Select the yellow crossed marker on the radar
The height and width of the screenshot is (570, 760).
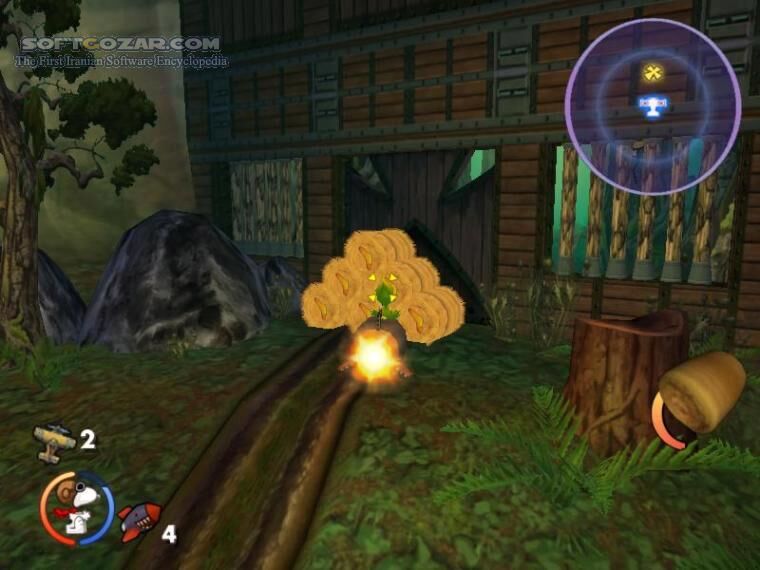click(652, 72)
